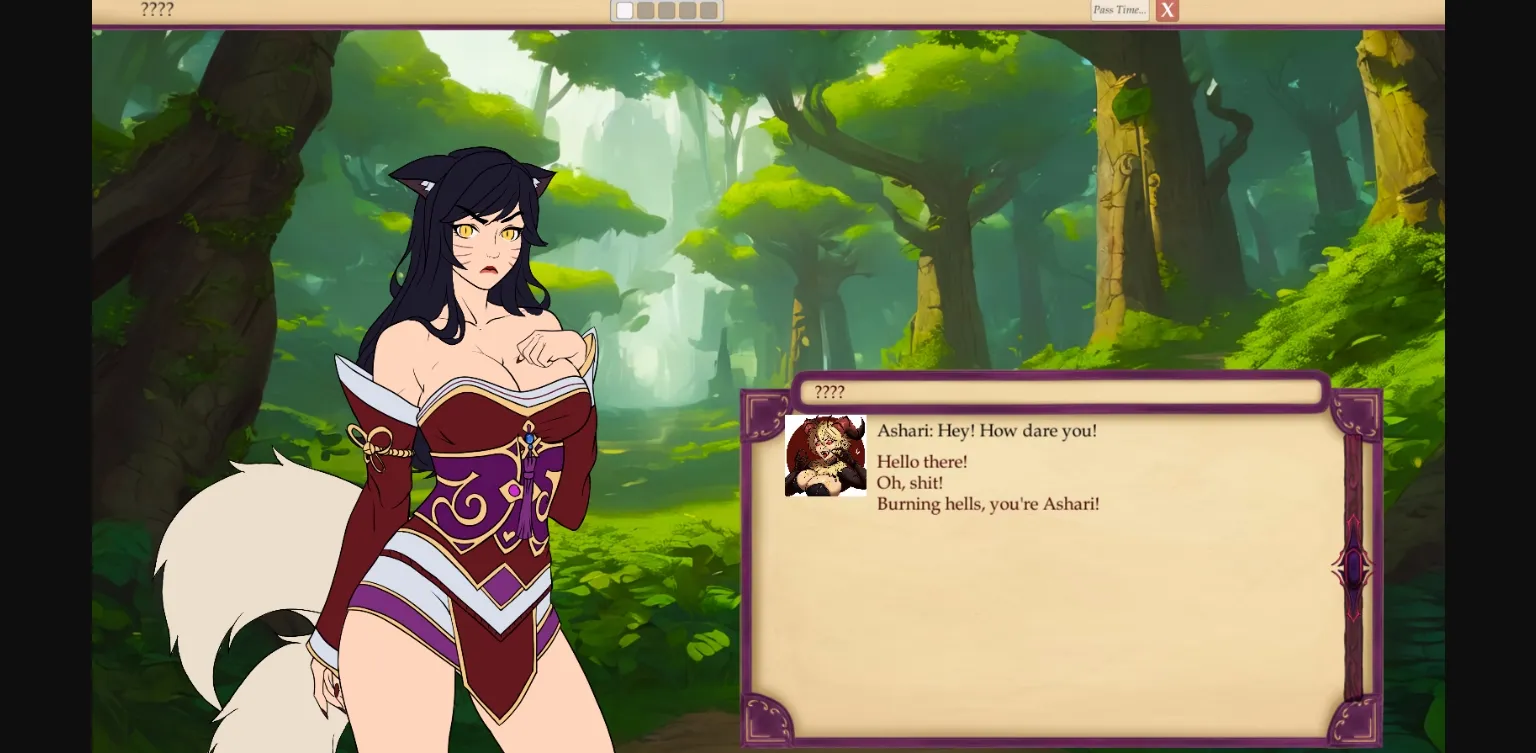Choose the "Hello there!" dialogue response

click(921, 462)
